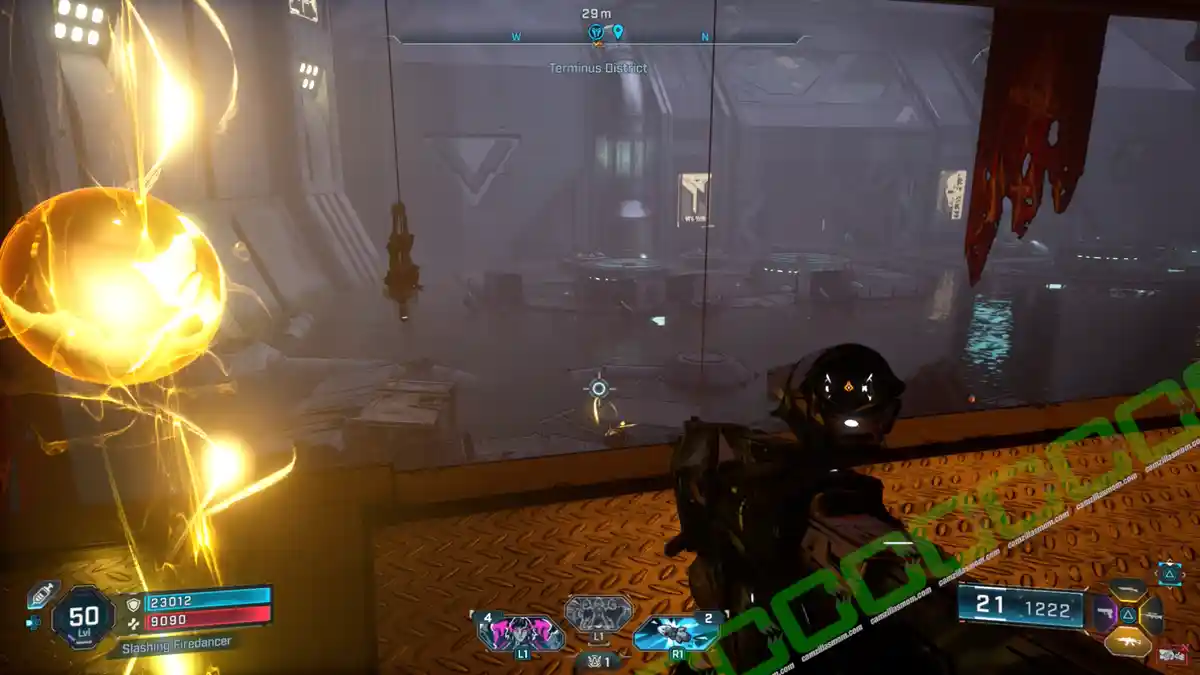1200x675 pixels.
Task: Select the pistol weapon slot
Action: [x=1106, y=614]
